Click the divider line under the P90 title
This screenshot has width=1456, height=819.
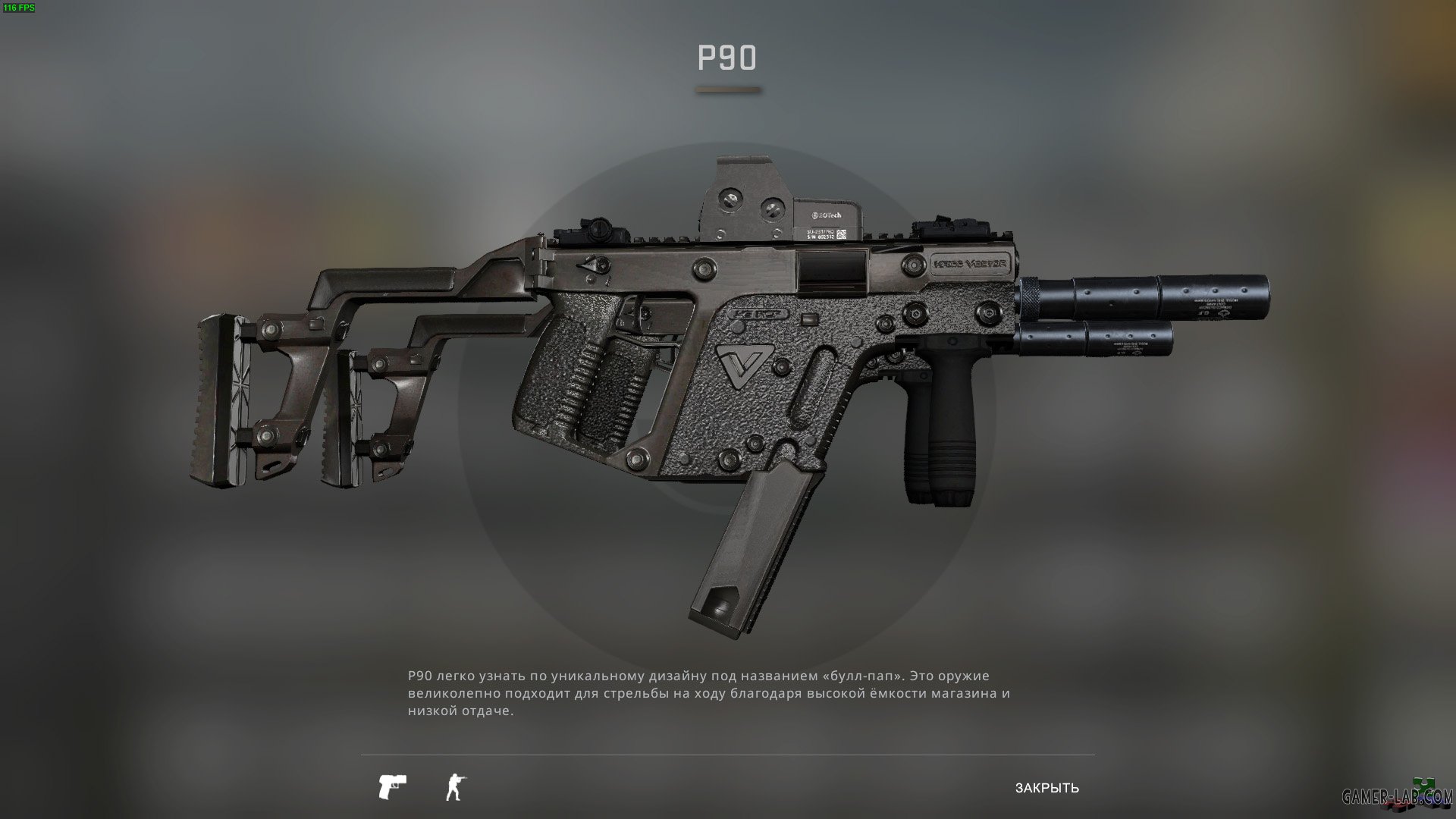(x=727, y=89)
